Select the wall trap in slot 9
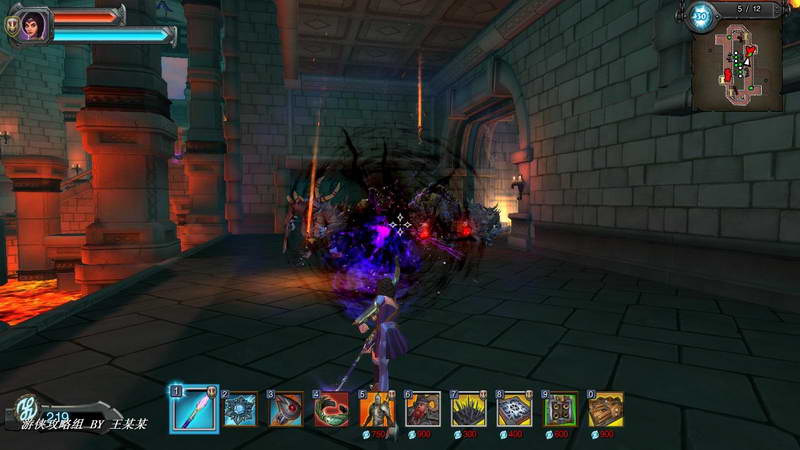Screen dimensions: 800x450 [x=561, y=410]
